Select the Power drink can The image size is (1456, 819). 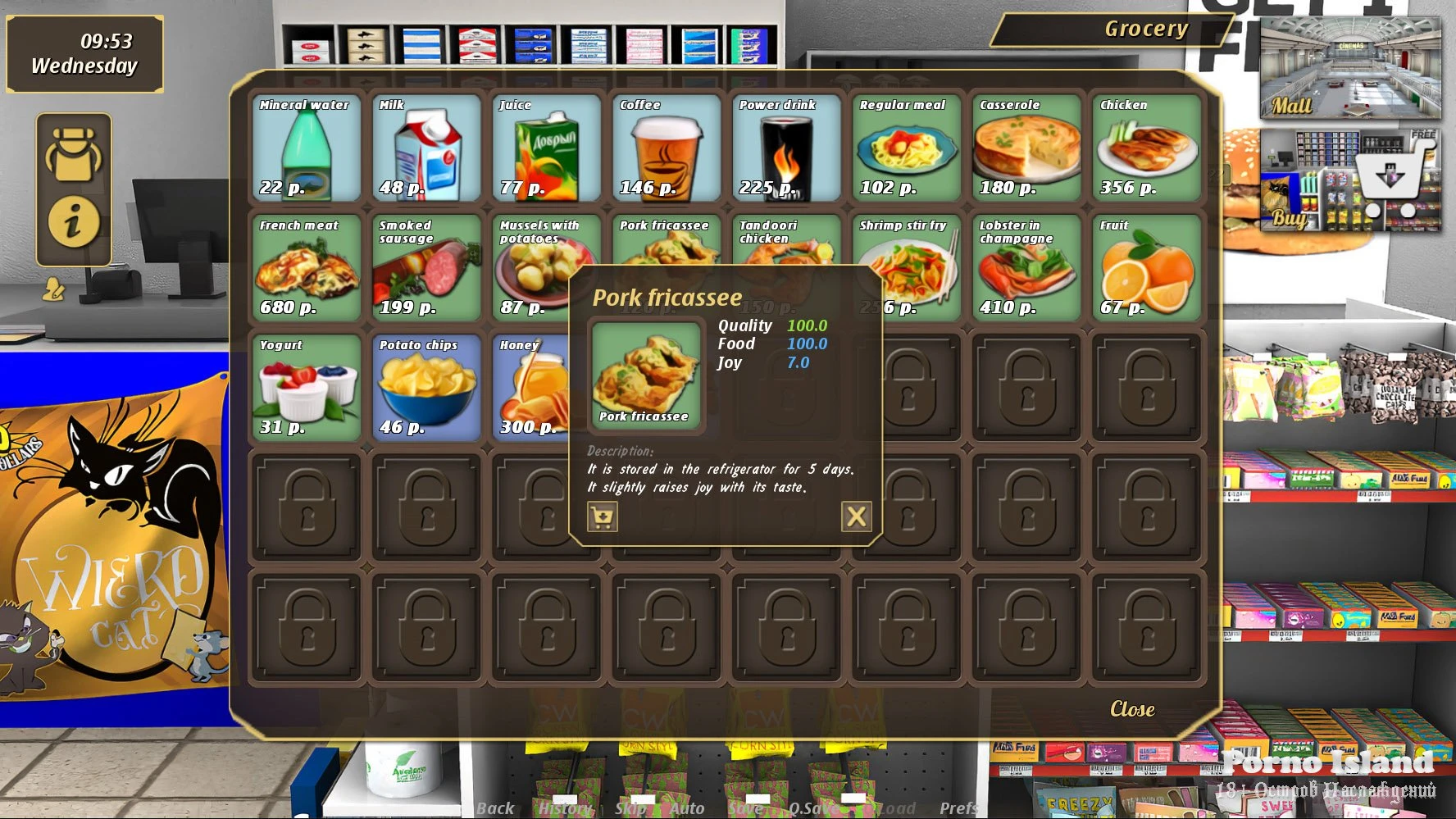786,148
